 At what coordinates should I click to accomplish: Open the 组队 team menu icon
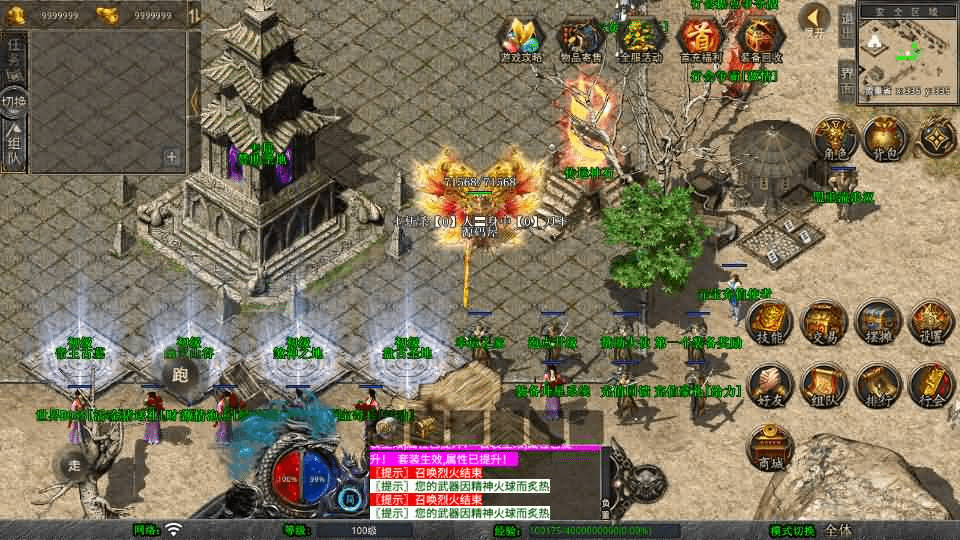(x=823, y=385)
